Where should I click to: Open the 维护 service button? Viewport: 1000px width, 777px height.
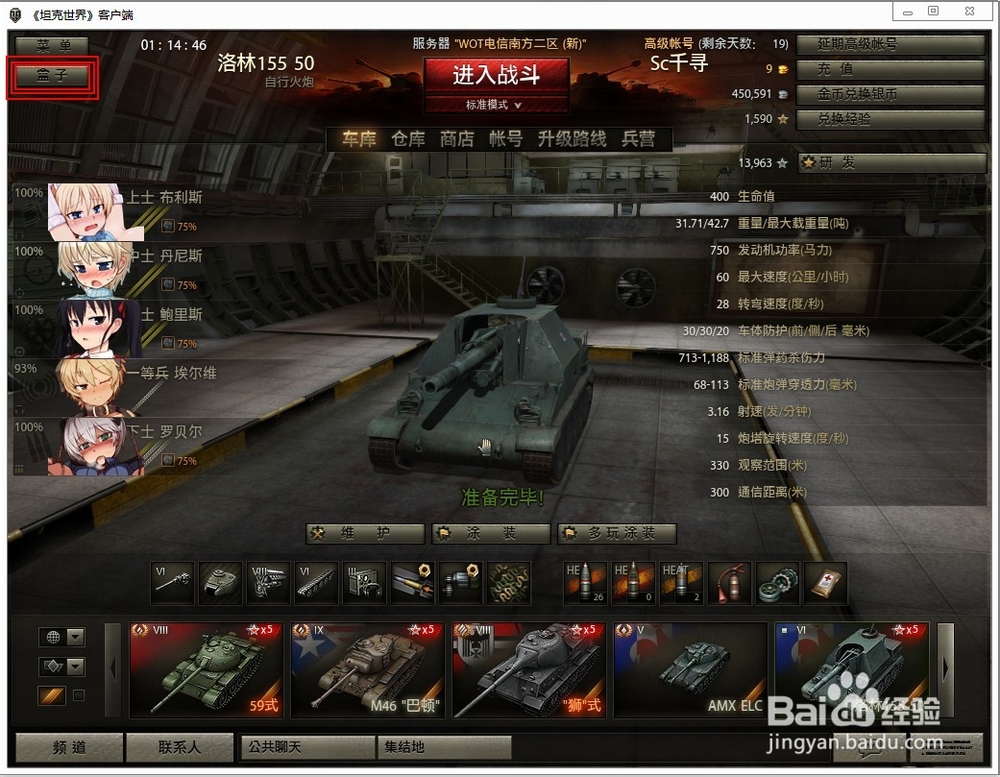[365, 533]
